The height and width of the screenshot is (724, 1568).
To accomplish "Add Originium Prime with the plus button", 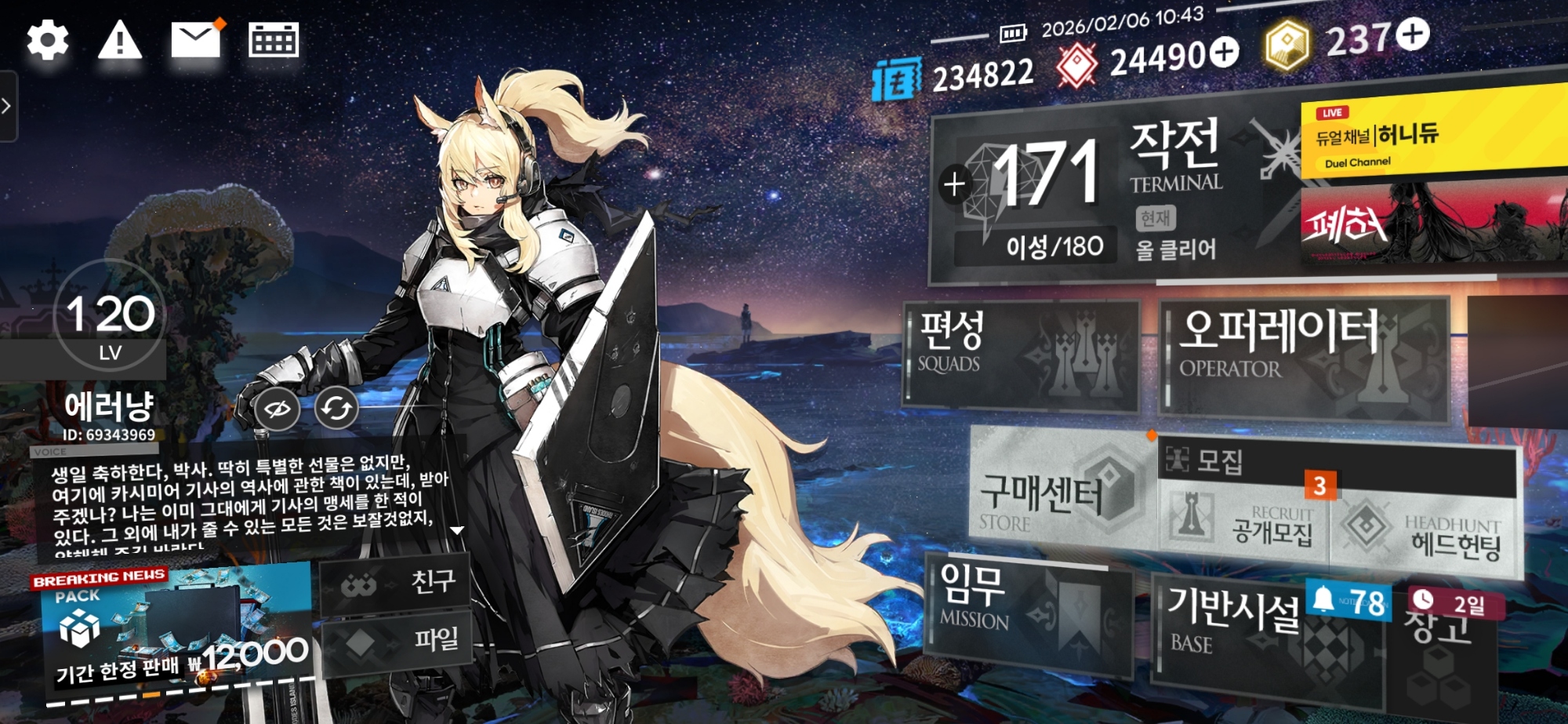I will tap(1414, 35).
